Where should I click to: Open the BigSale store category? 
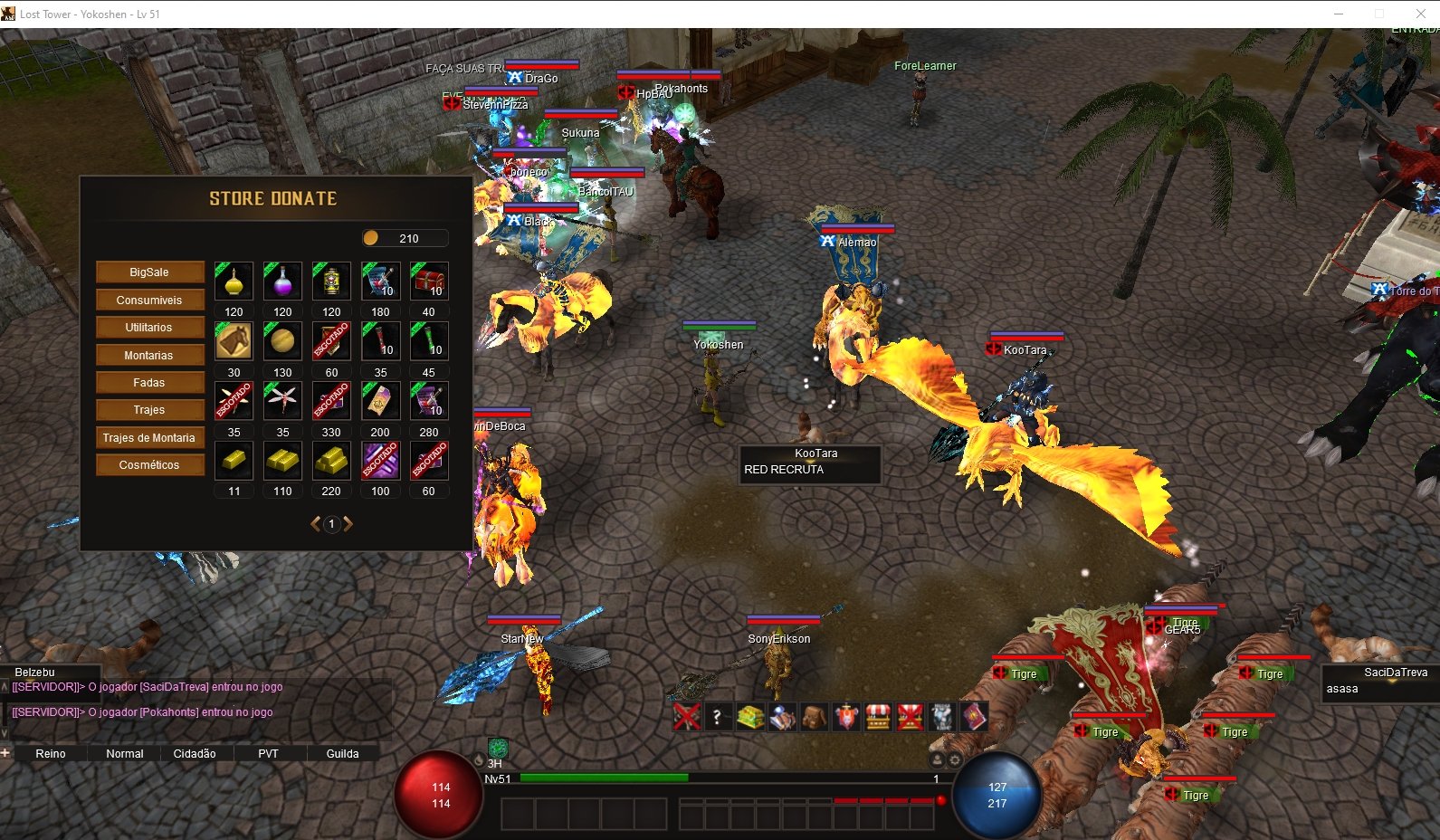point(149,272)
